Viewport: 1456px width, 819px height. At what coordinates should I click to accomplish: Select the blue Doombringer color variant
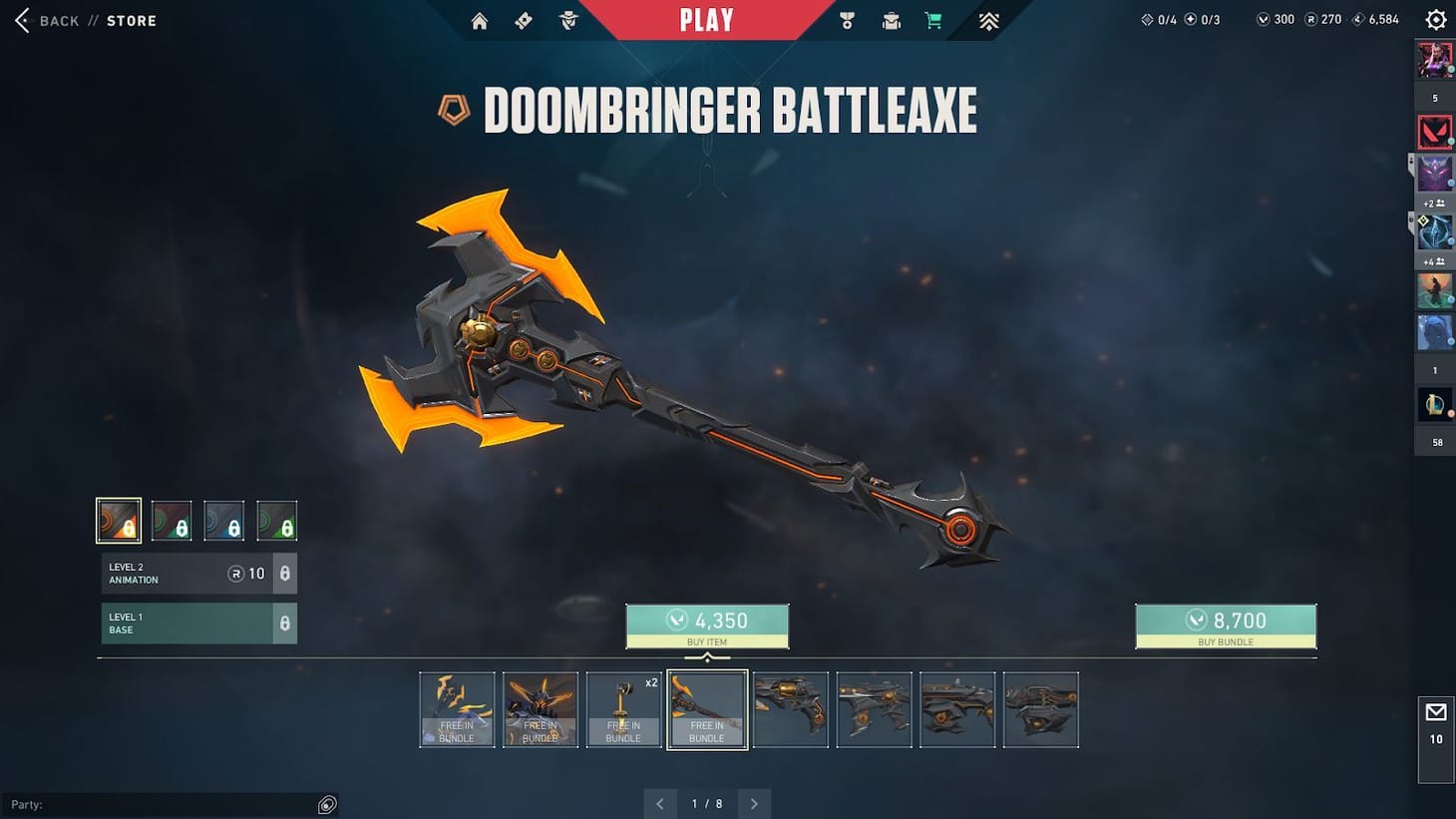(x=224, y=519)
